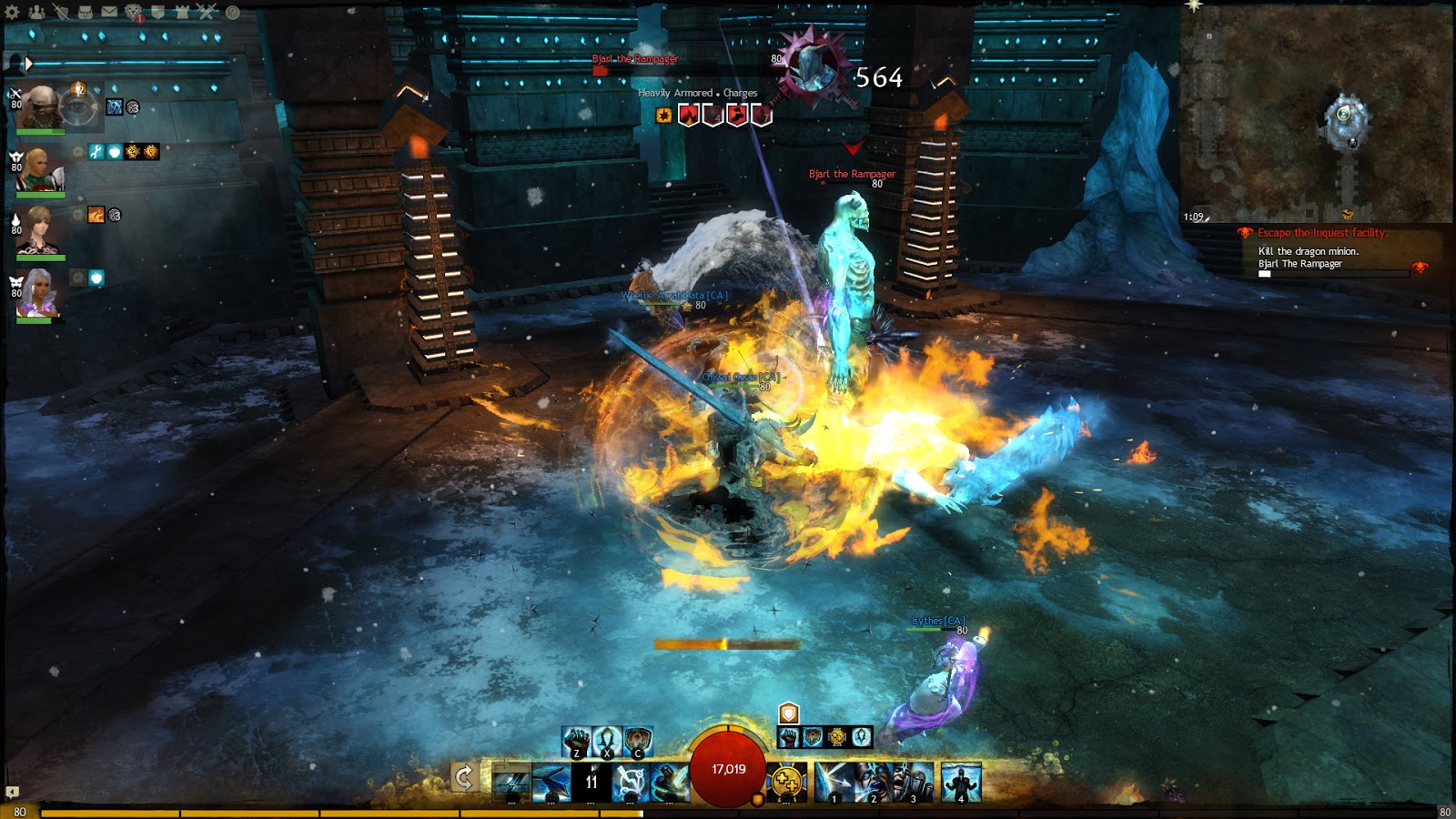
Task: Open the Contacts and LFG panel
Action: 36,12
